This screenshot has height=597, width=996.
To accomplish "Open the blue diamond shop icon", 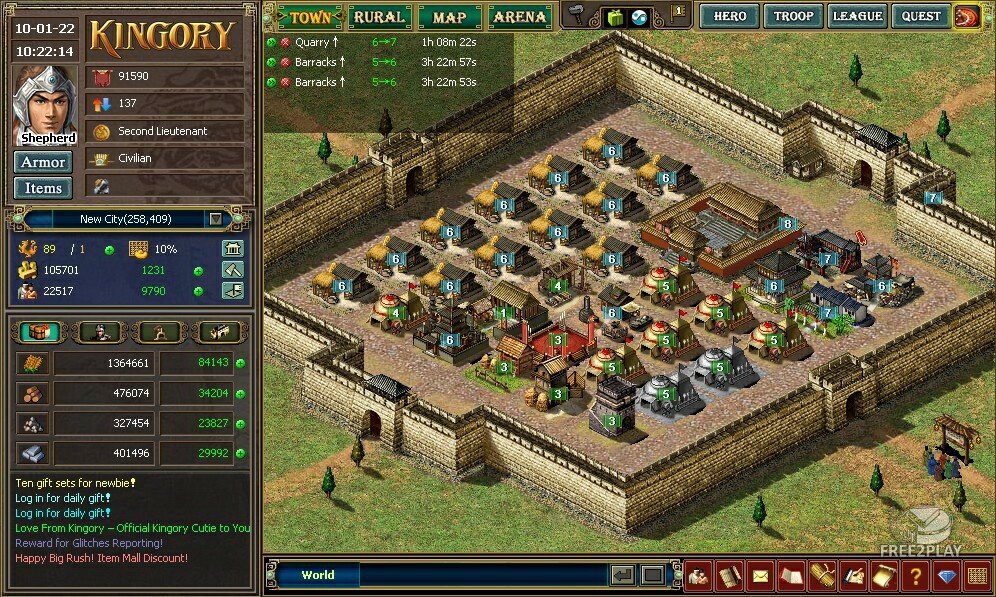I will pos(946,576).
